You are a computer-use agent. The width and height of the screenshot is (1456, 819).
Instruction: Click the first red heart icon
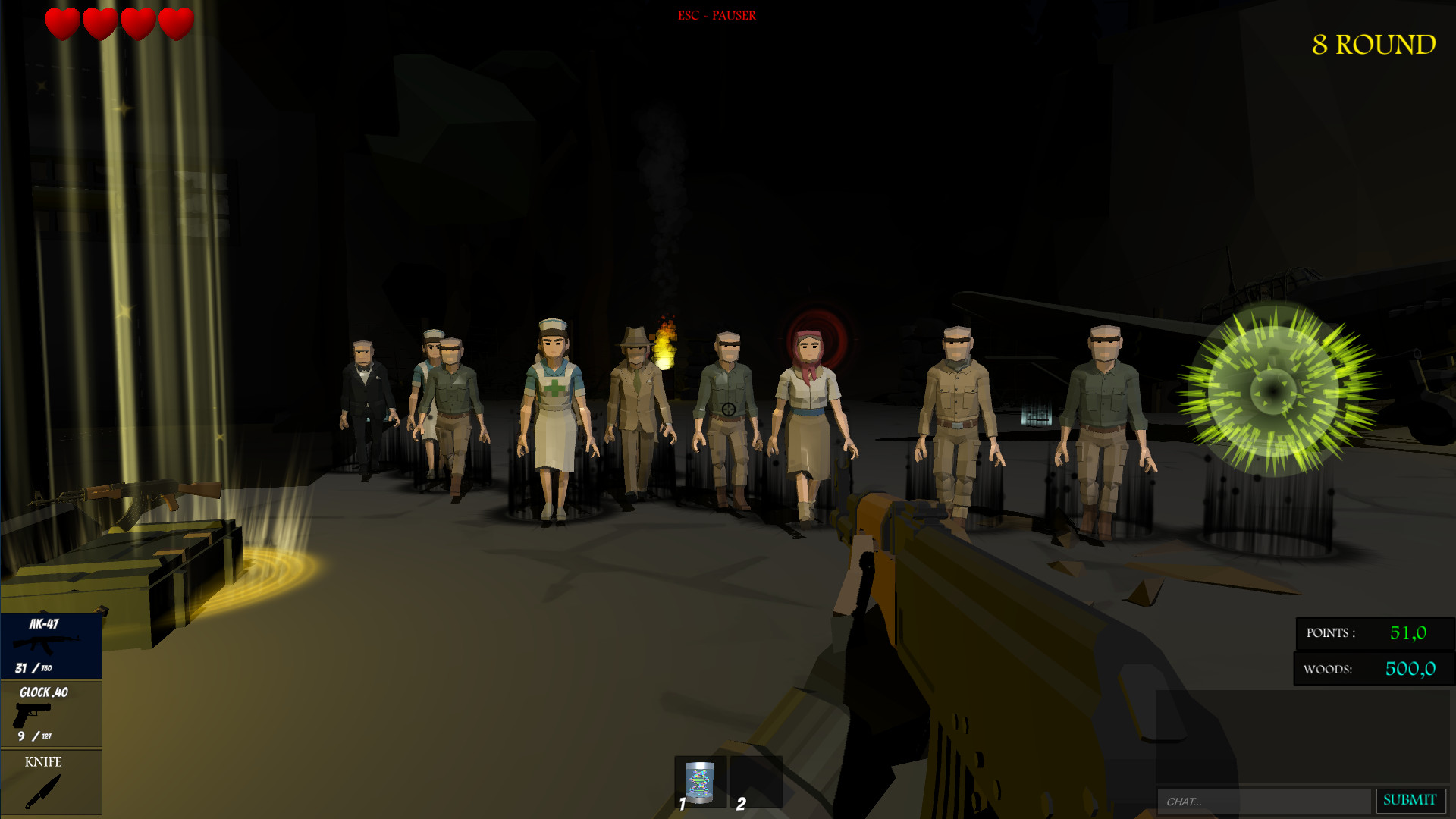tap(61, 23)
